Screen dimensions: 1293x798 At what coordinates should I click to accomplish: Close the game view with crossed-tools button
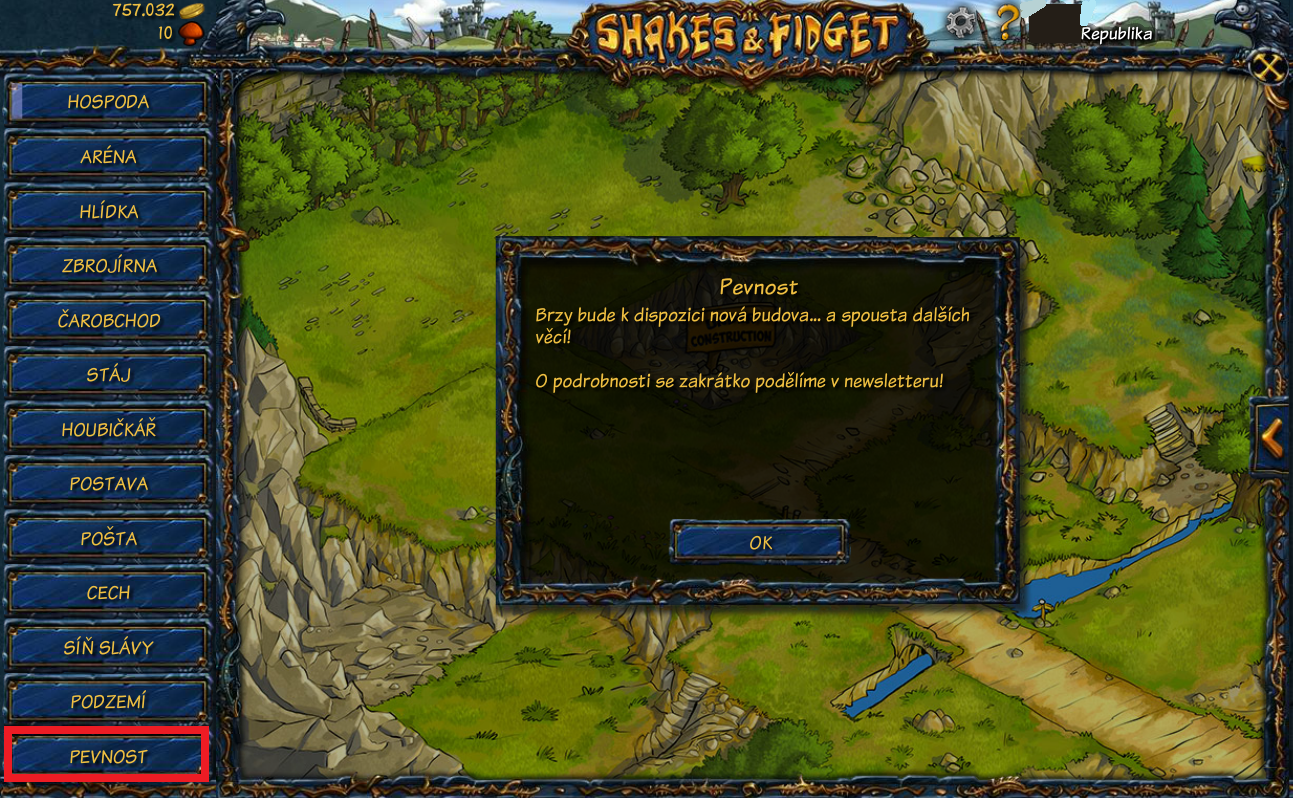[1268, 68]
